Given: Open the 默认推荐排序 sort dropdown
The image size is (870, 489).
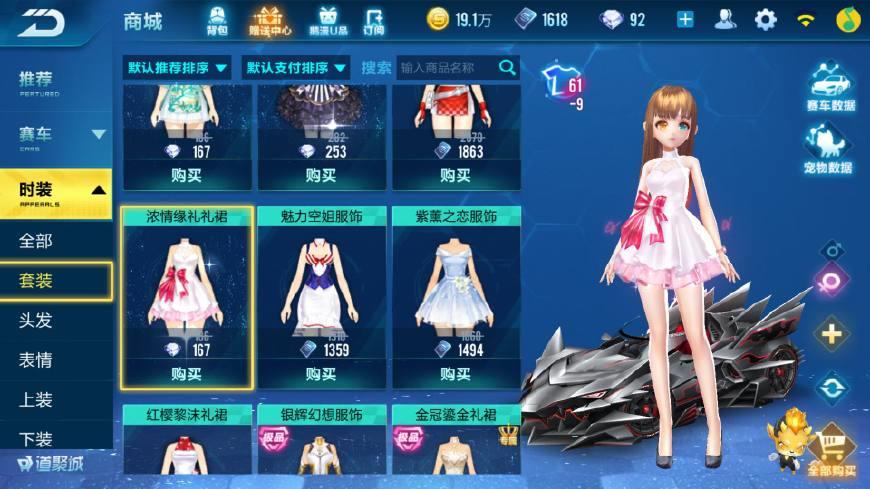Looking at the screenshot, I should click(x=178, y=68).
